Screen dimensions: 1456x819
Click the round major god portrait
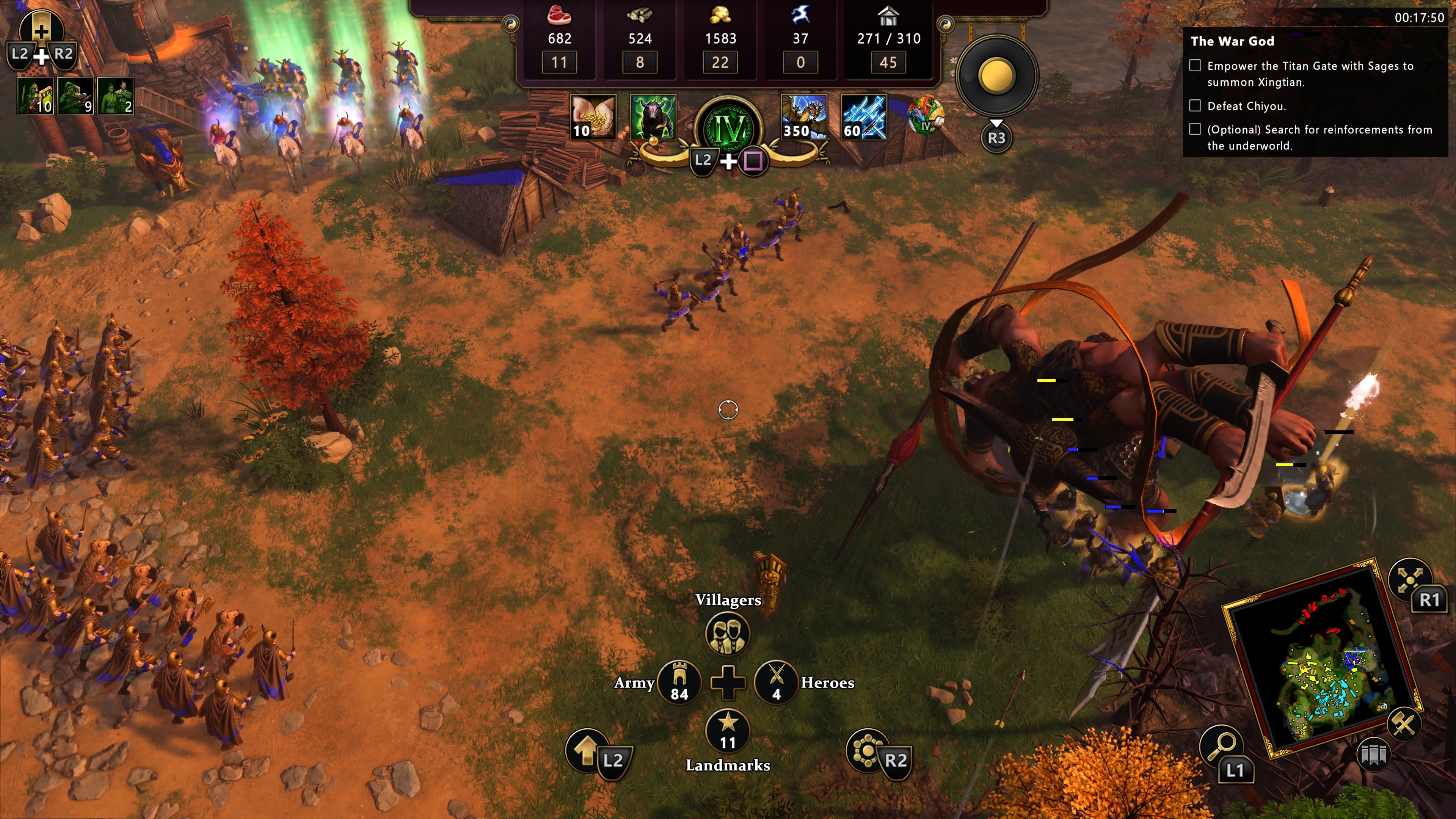[x=925, y=116]
